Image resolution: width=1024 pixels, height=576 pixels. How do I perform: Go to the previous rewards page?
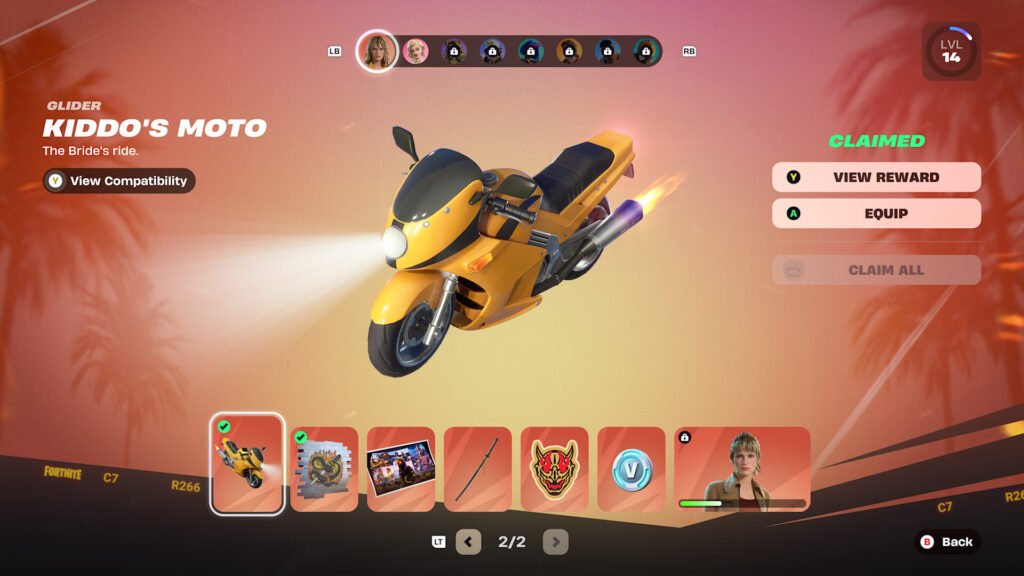468,542
